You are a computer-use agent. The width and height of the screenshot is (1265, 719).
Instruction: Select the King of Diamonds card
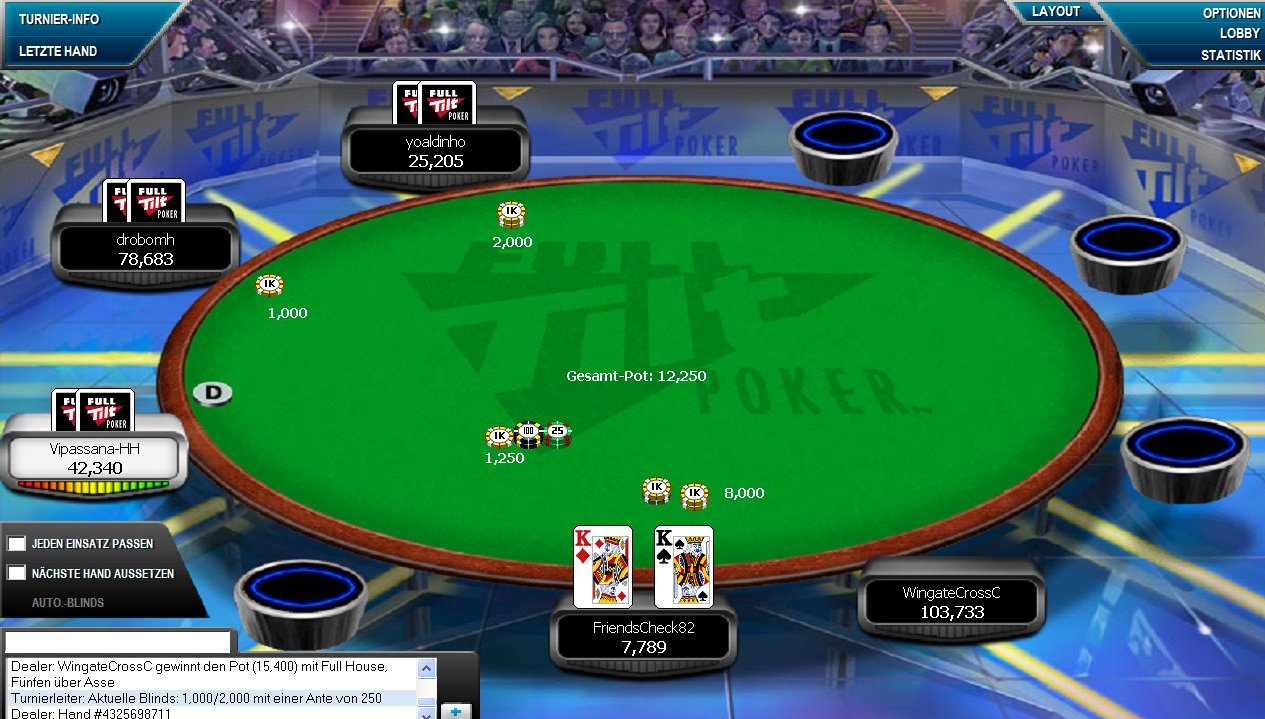(x=602, y=566)
